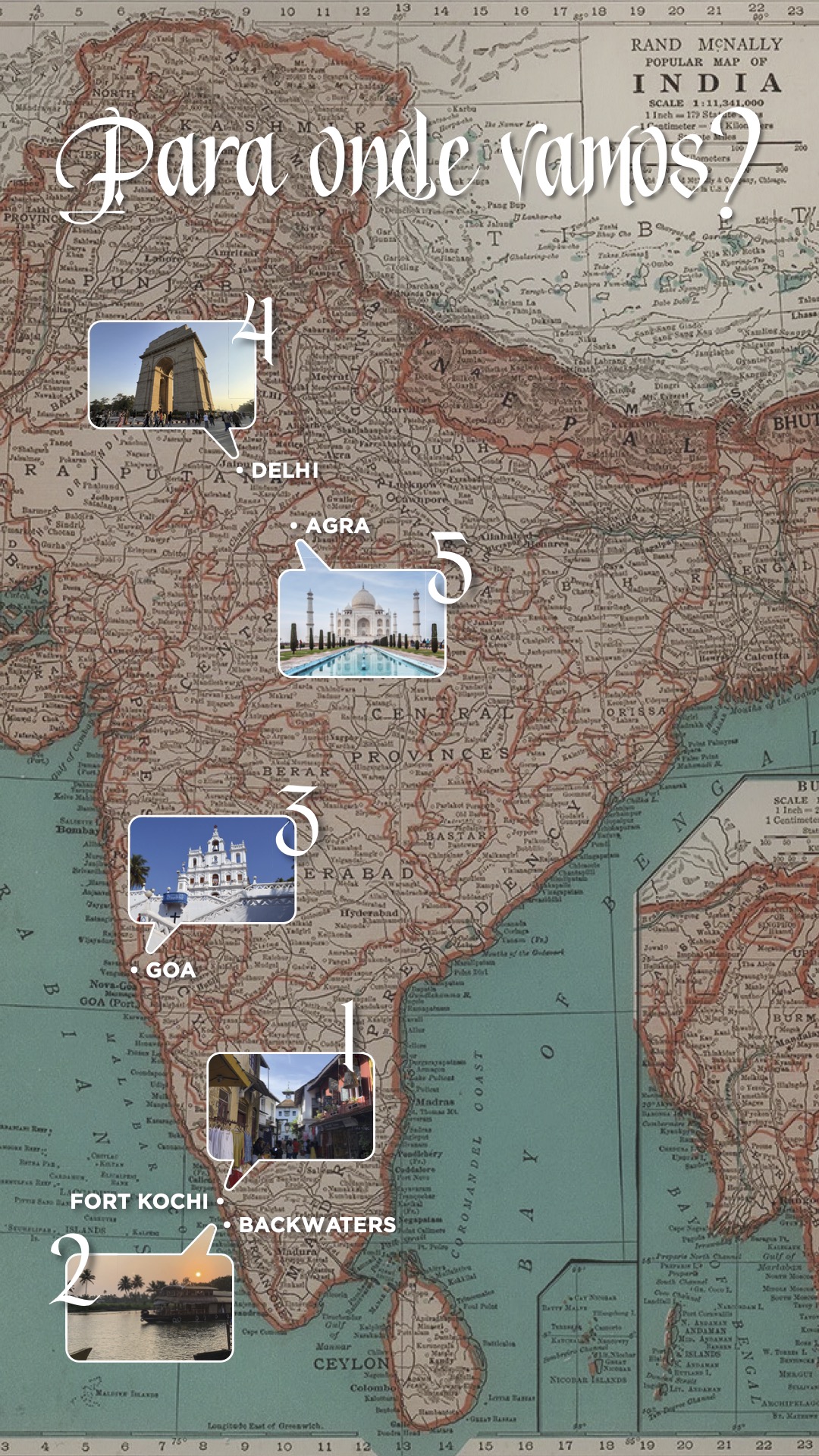Open the Taj Mahal photo thumbnail
819x1456 pixels.
tap(362, 623)
